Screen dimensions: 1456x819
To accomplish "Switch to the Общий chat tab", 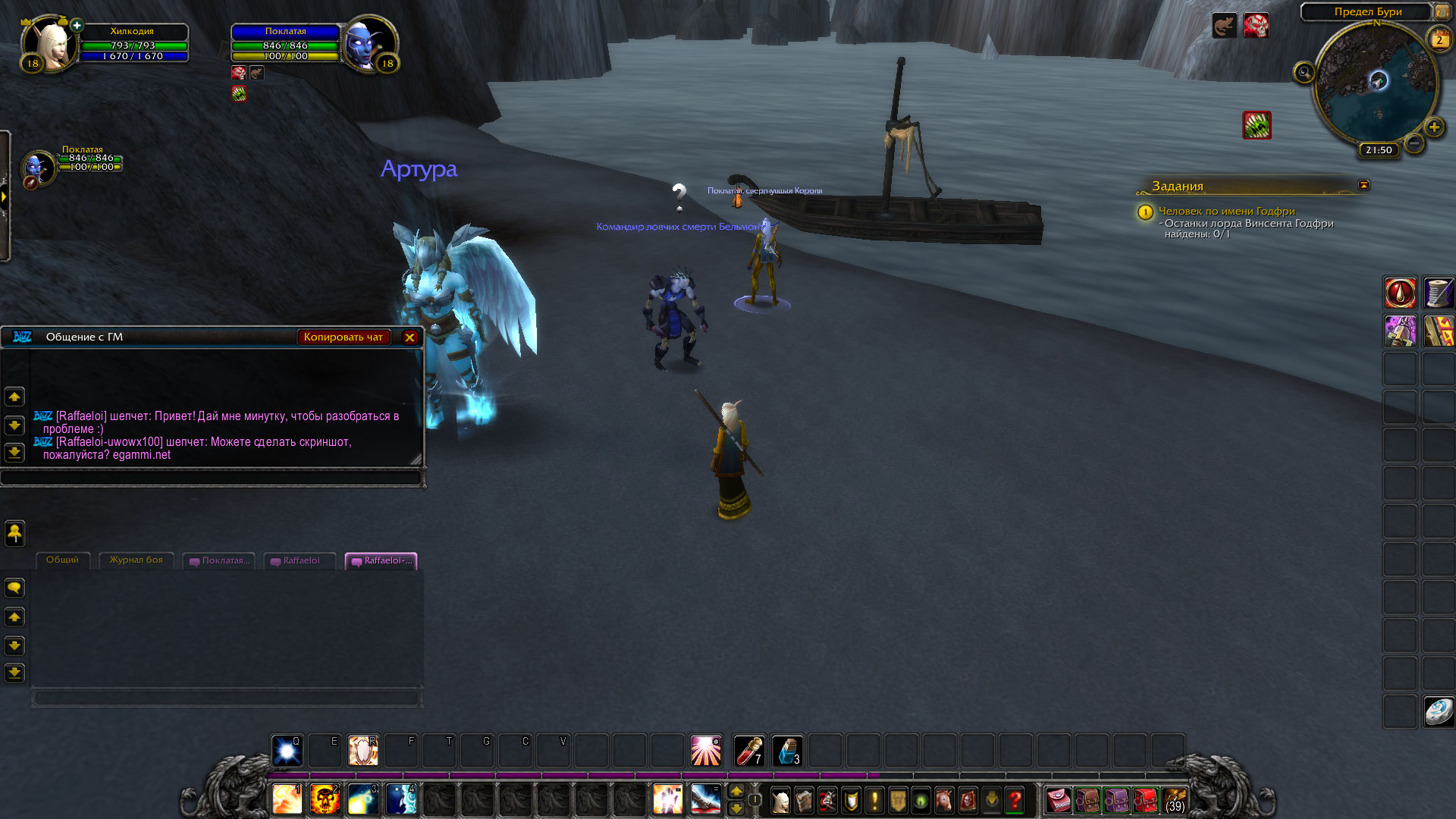I will pos(62,560).
